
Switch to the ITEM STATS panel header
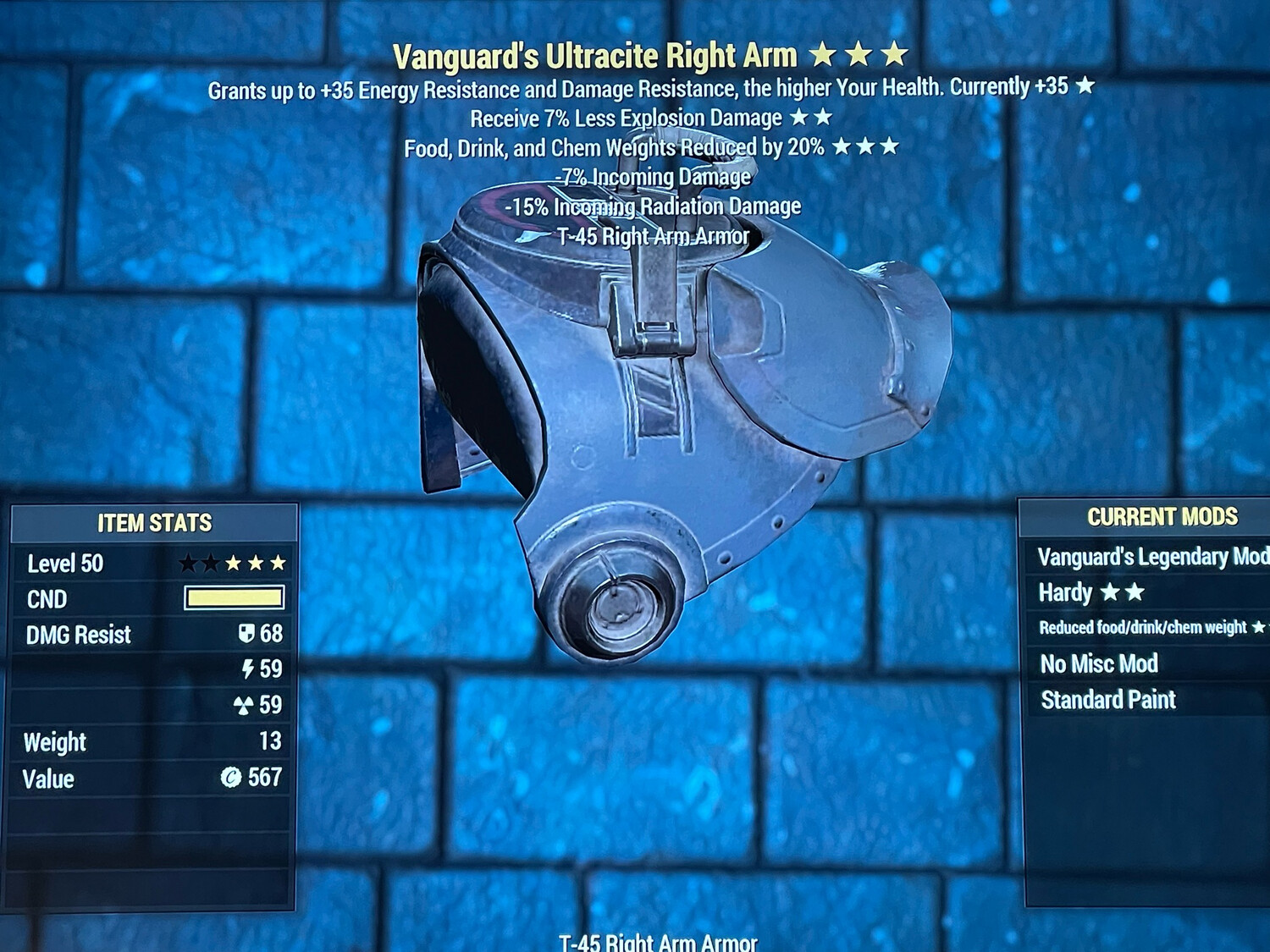click(154, 523)
